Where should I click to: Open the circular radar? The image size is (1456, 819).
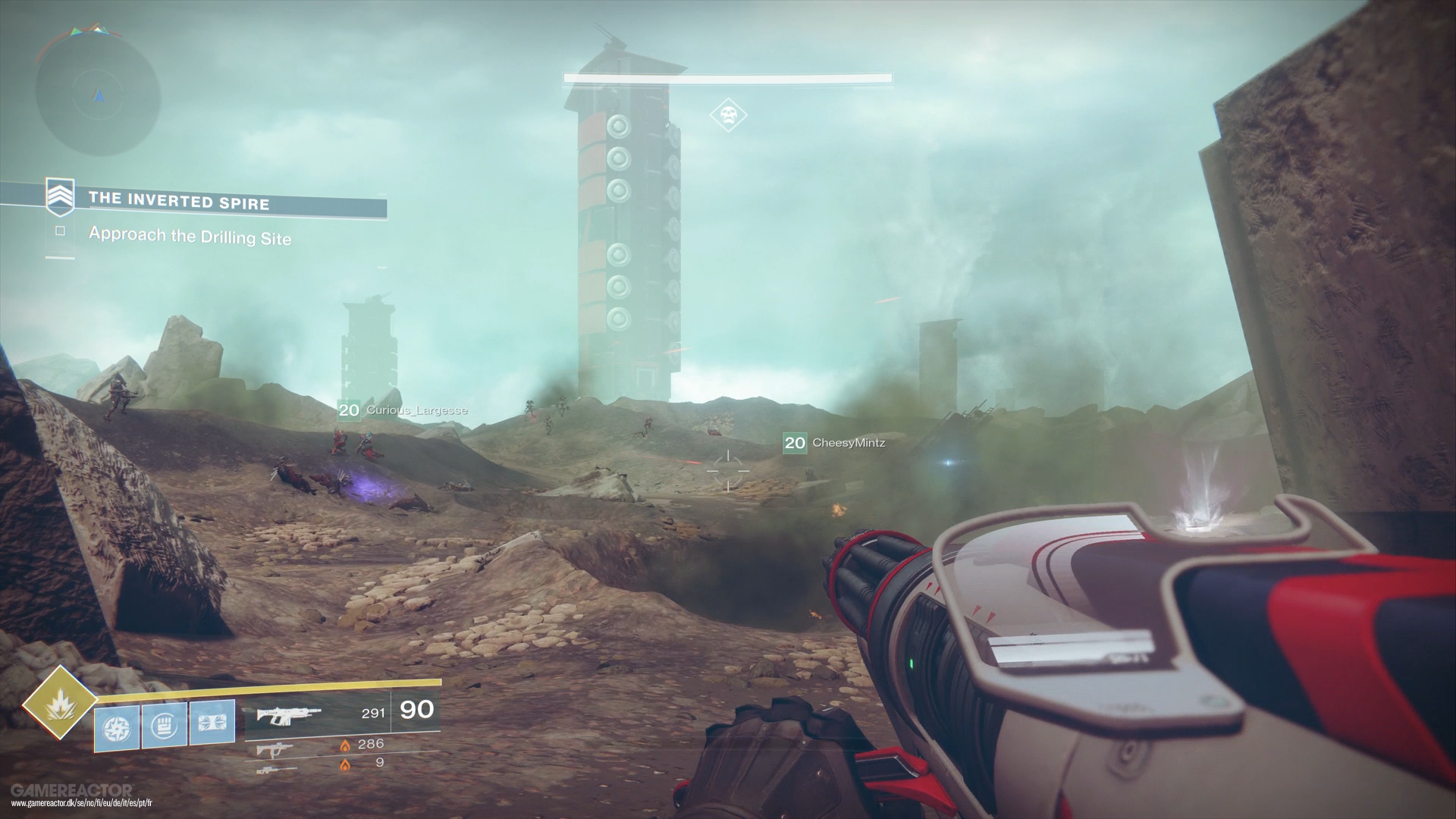tap(99, 96)
